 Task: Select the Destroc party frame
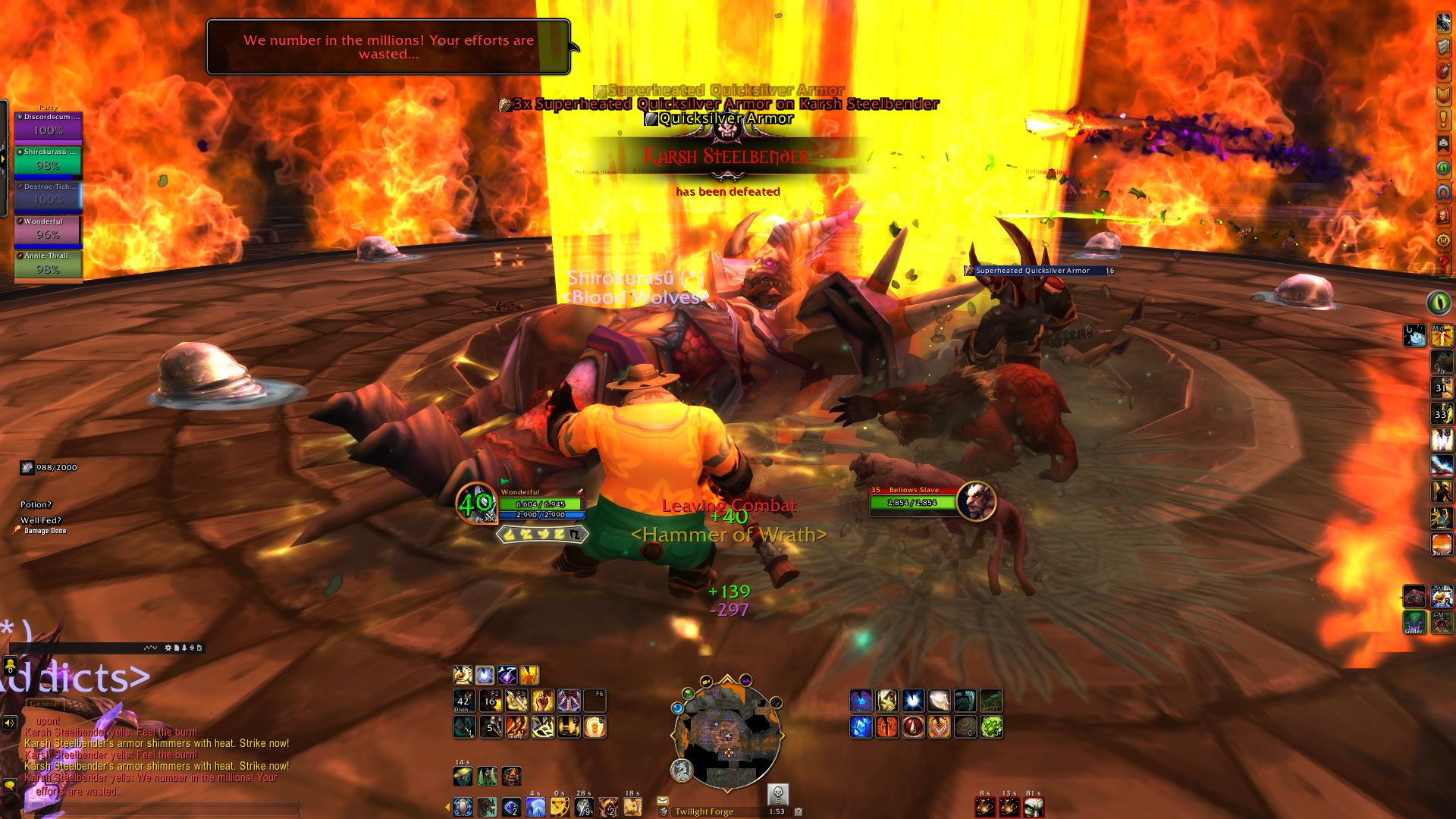pos(48,196)
